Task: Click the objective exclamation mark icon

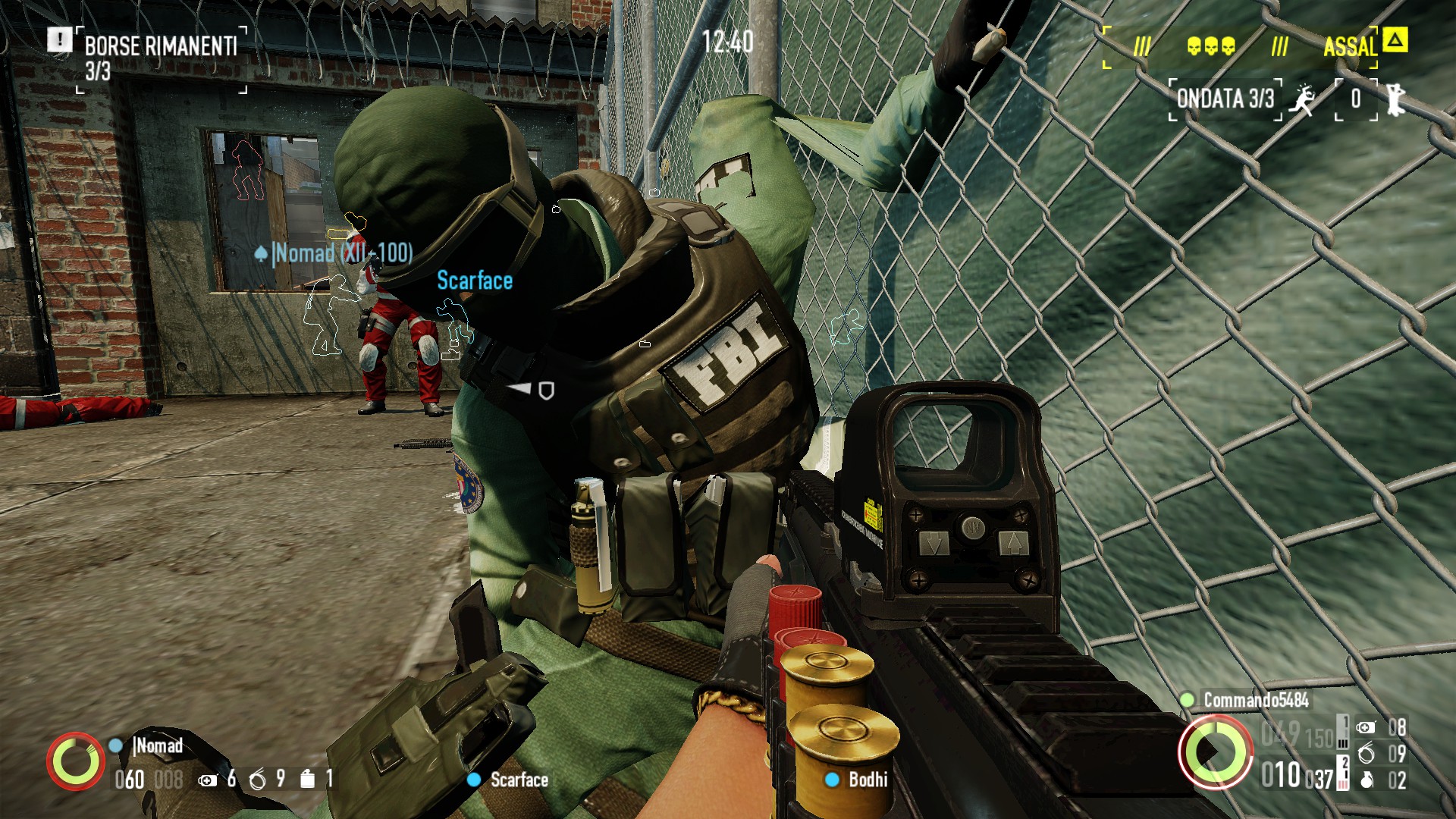Action: coord(59,39)
